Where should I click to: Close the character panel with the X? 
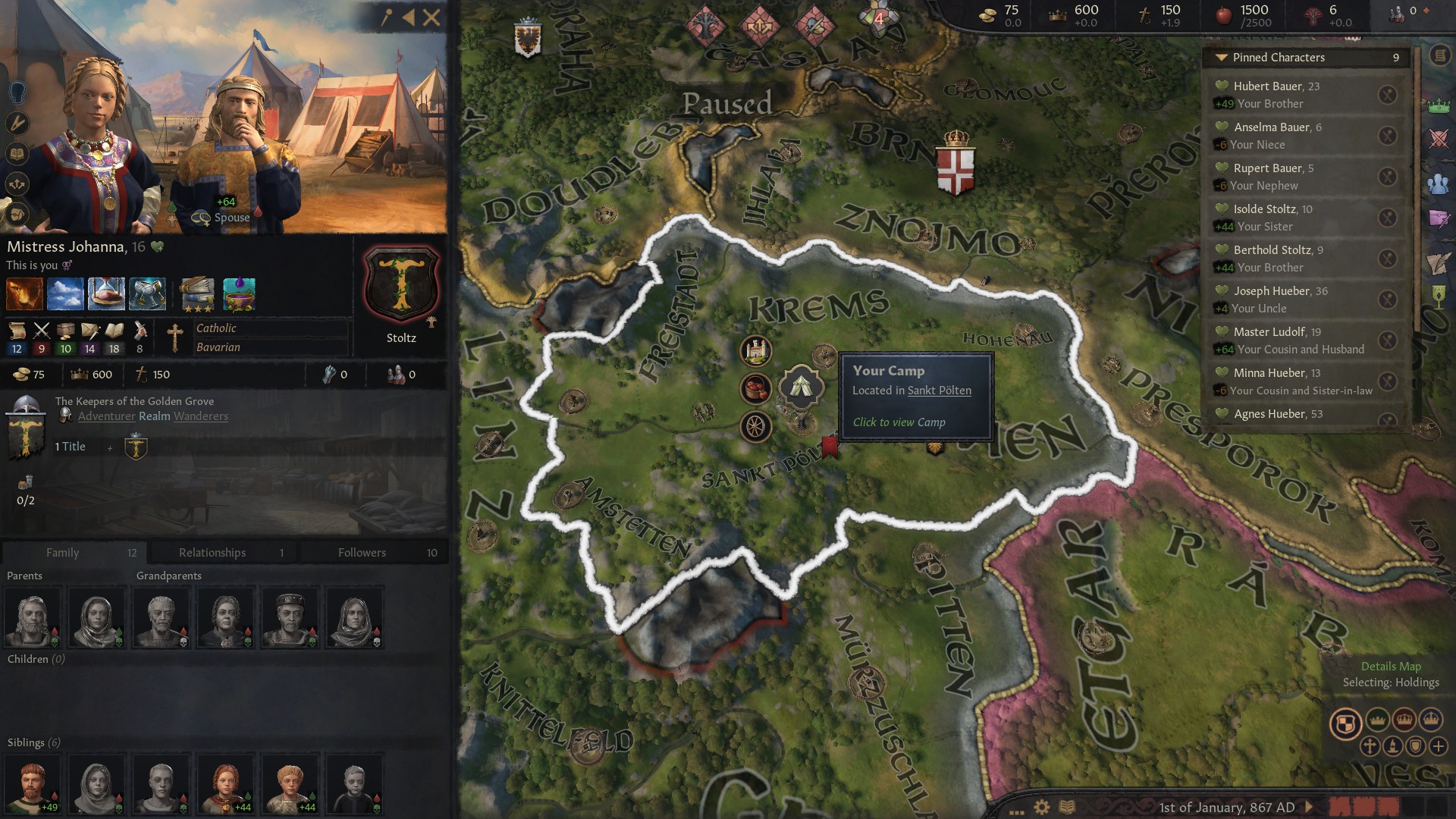point(431,17)
